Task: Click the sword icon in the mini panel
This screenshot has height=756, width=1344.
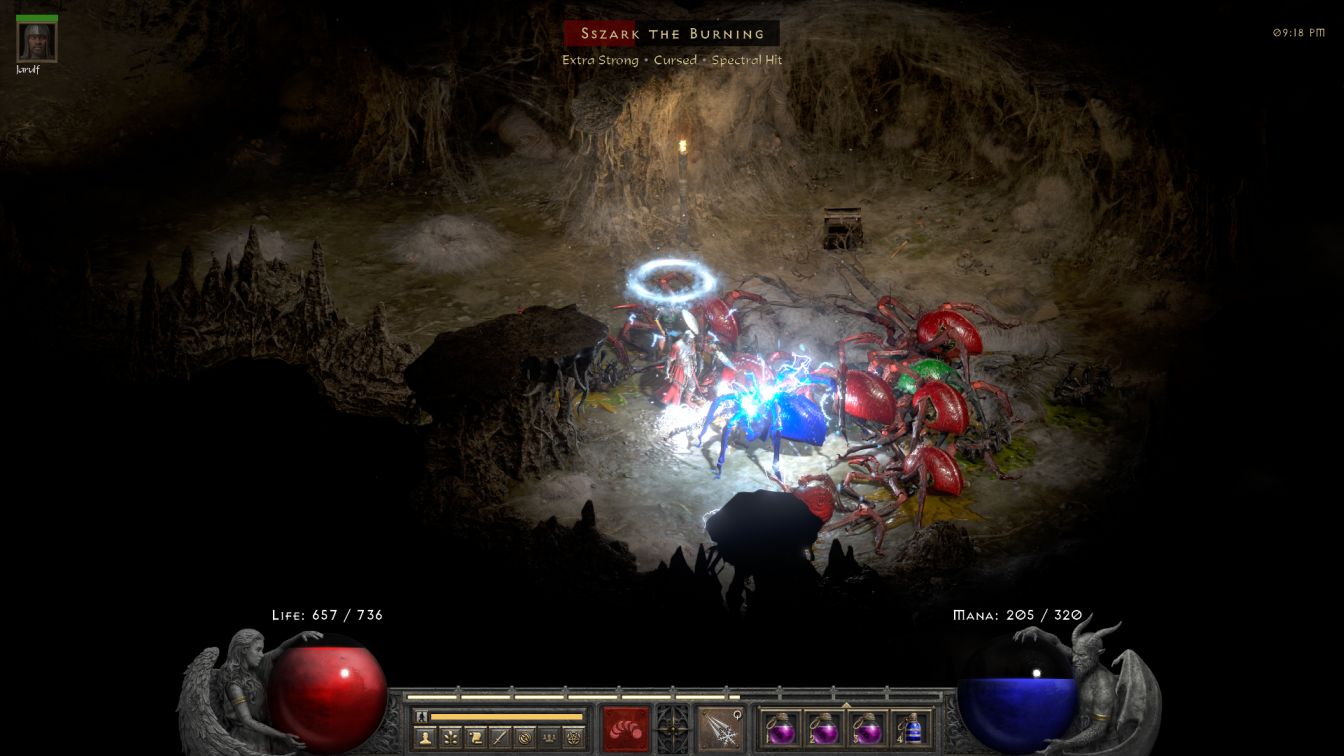Action: [x=500, y=738]
